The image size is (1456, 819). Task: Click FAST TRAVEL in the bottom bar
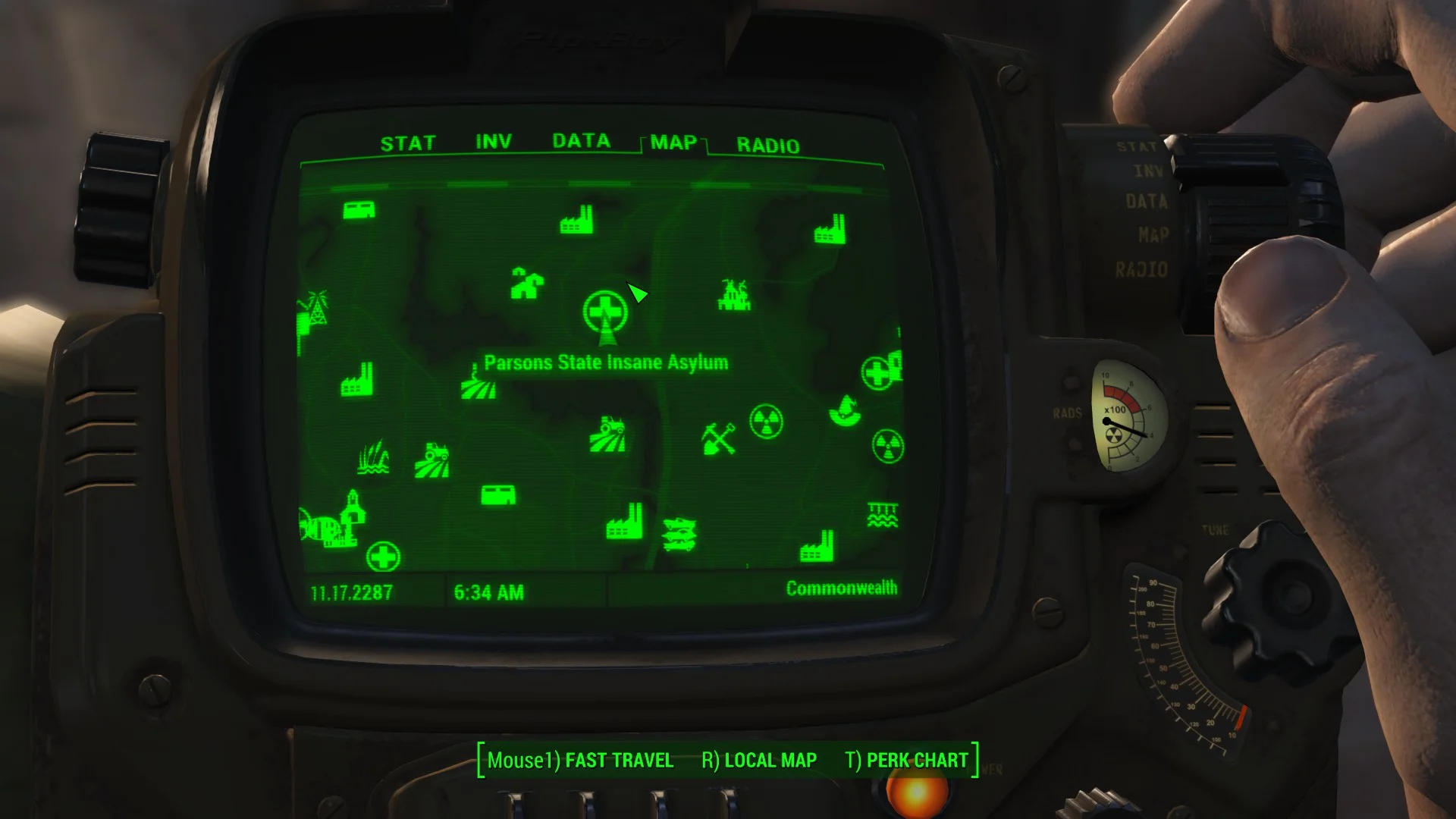click(618, 760)
